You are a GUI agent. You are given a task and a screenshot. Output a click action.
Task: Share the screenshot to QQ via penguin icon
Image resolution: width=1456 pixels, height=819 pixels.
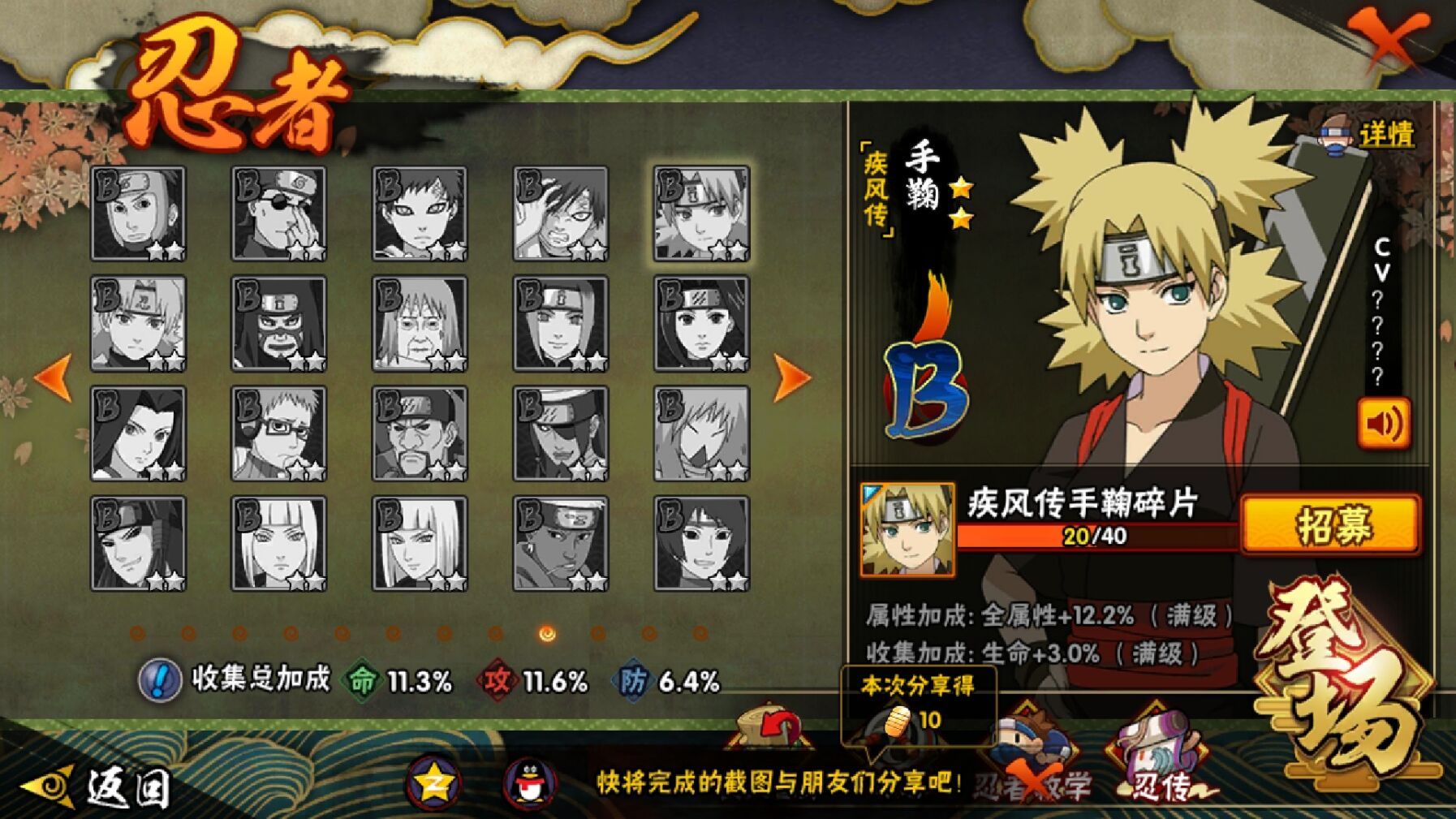pyautogui.click(x=530, y=784)
